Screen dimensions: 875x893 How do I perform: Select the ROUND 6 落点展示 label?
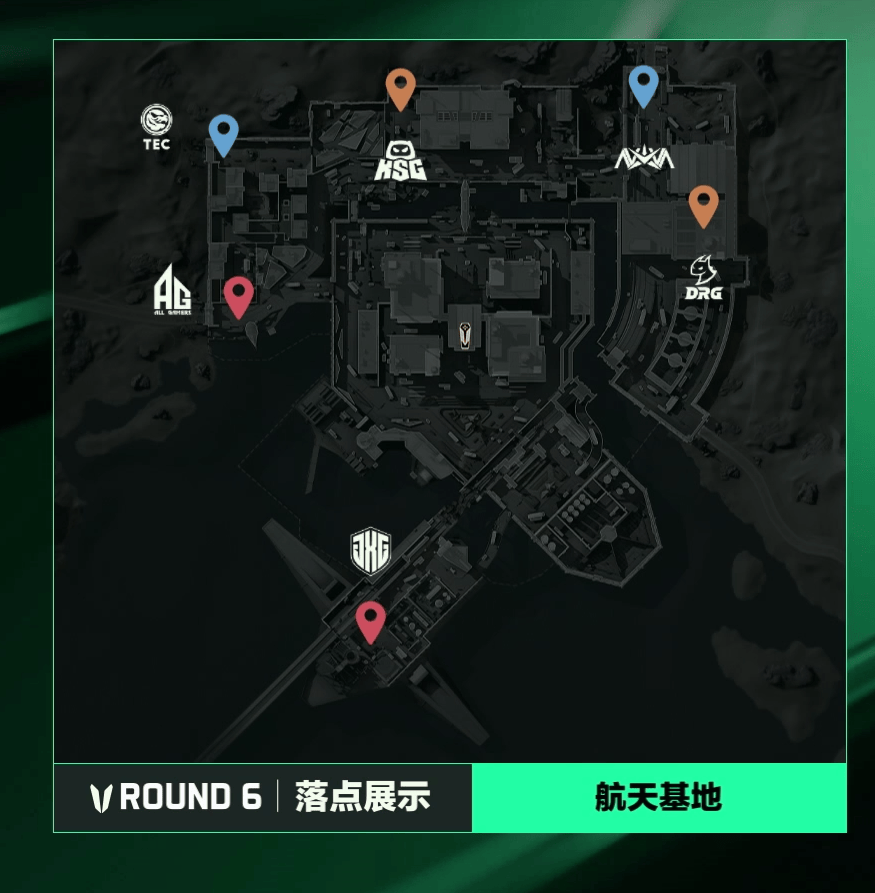point(262,798)
